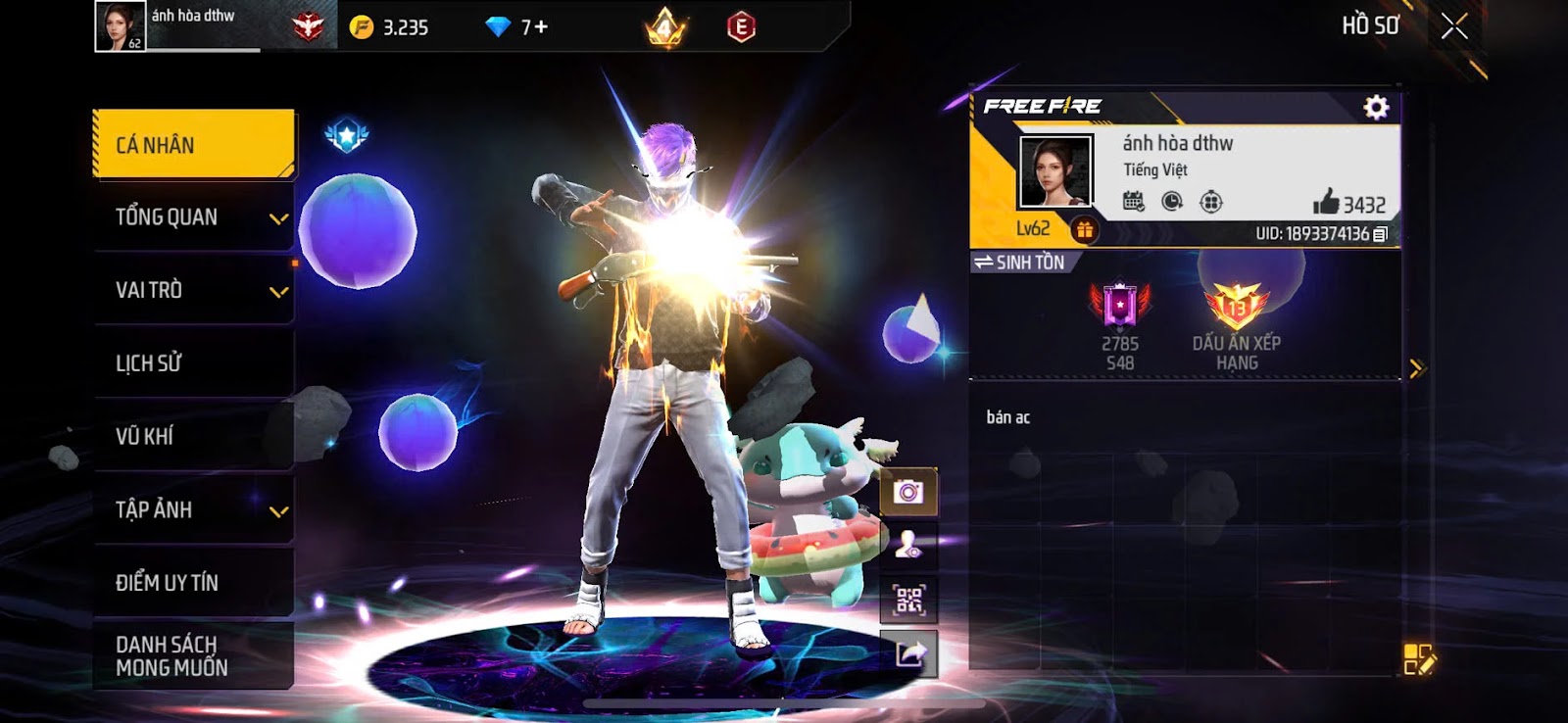Screen dimensions: 1568x723
Task: Close the HỒ SƠ profile screen
Action: [1454, 26]
